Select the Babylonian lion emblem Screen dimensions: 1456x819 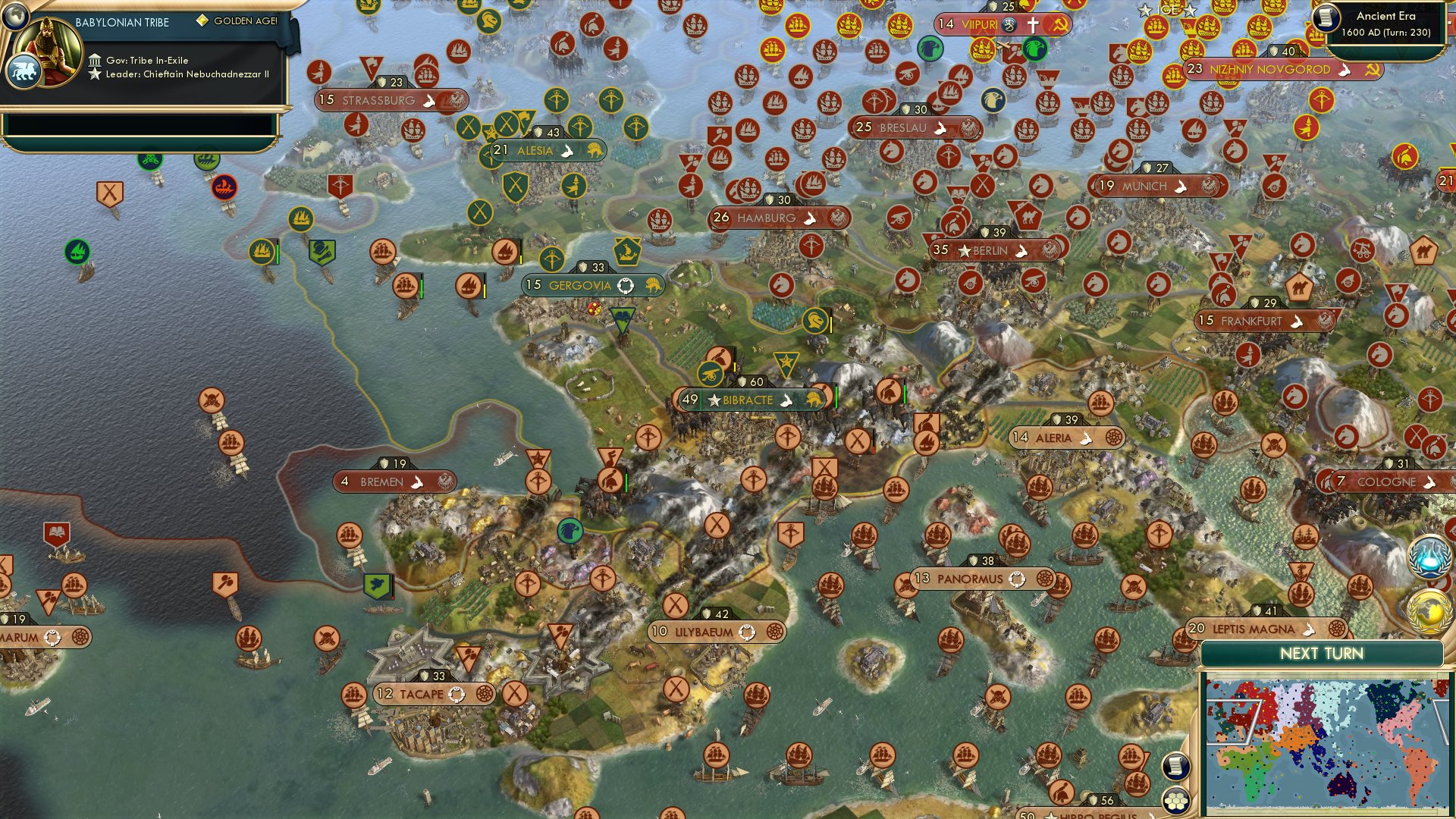click(25, 69)
